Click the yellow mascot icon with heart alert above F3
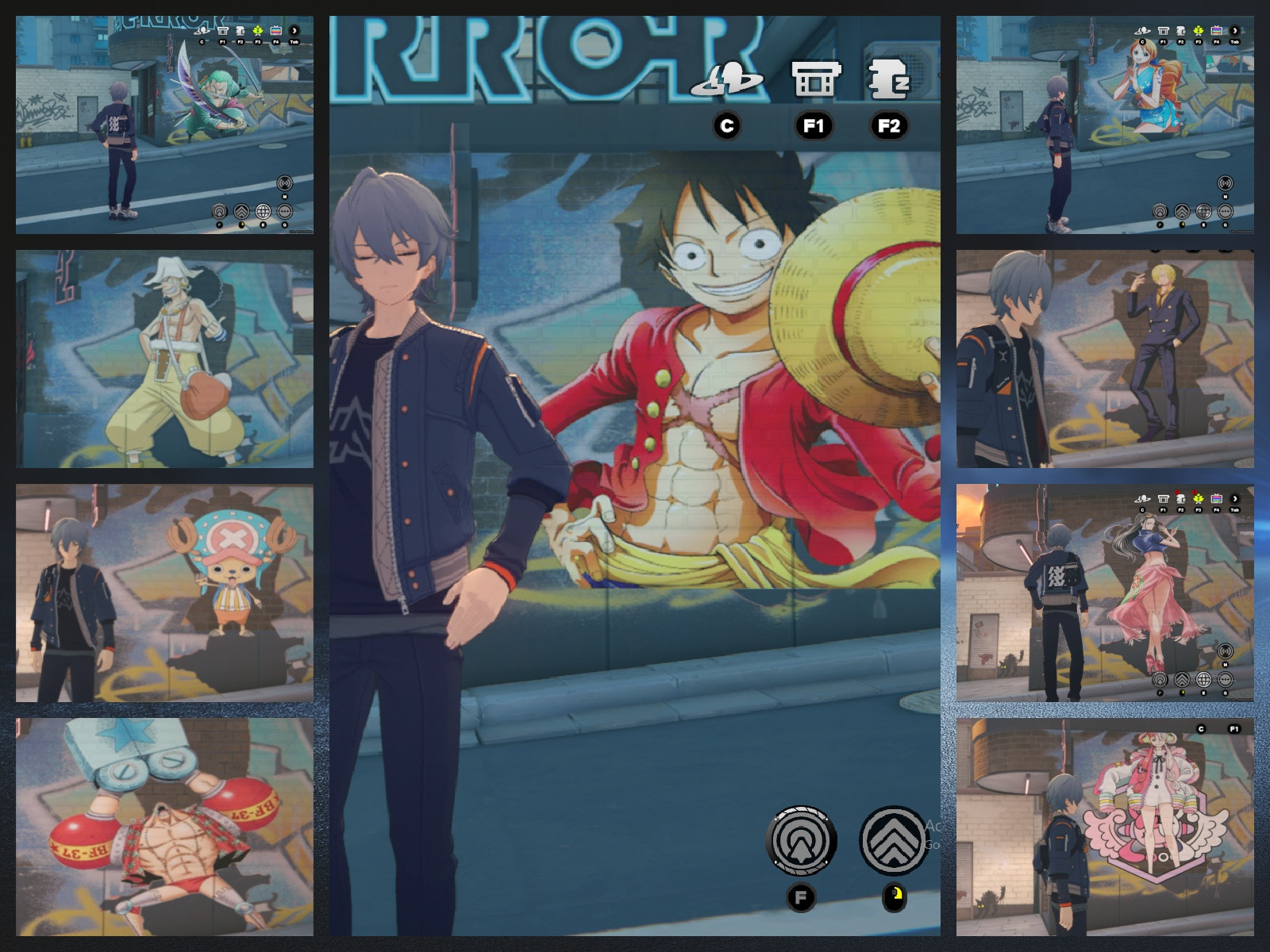The height and width of the screenshot is (952, 1270). point(1198,499)
